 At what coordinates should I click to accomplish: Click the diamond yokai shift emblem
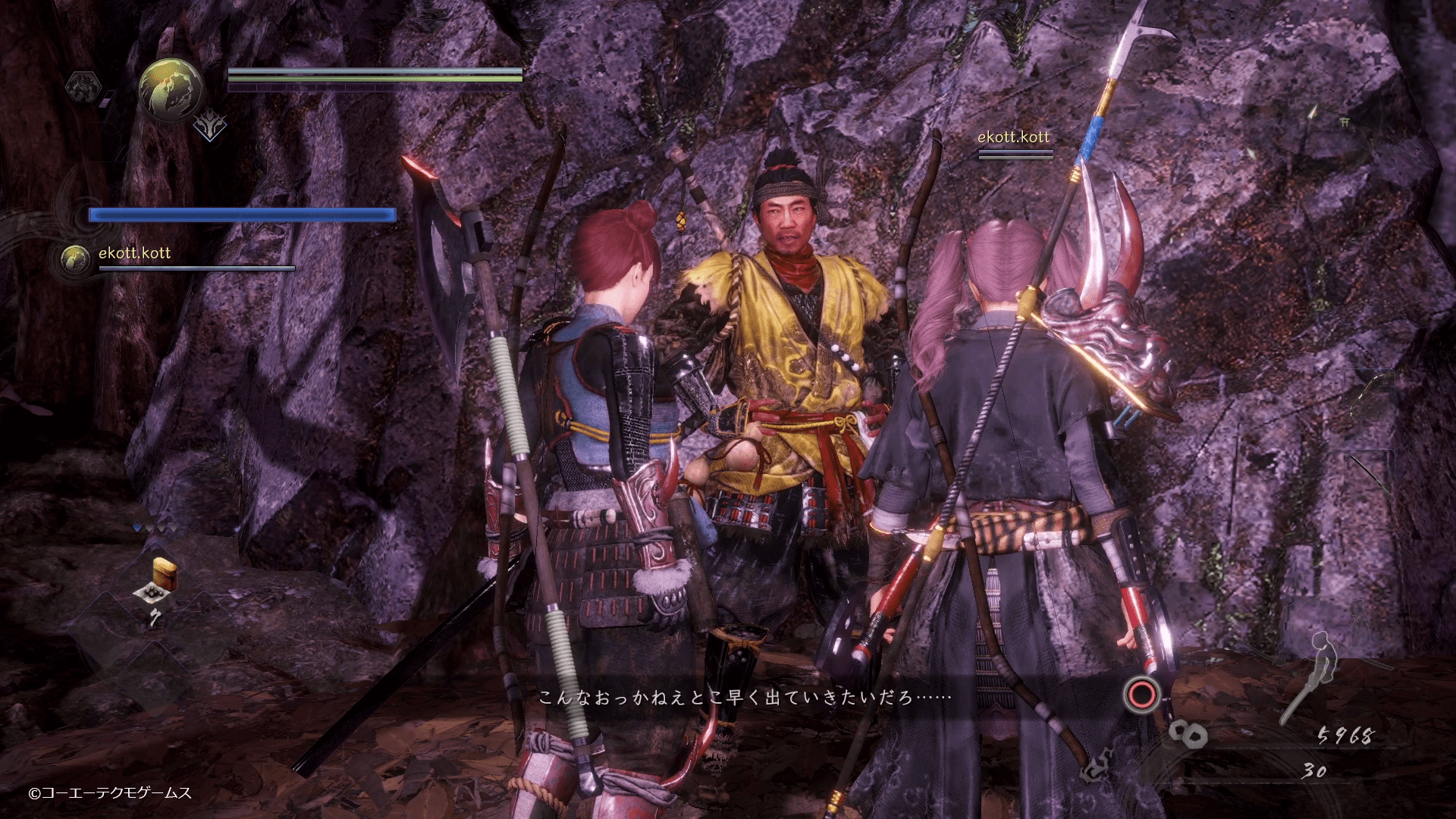(x=209, y=128)
